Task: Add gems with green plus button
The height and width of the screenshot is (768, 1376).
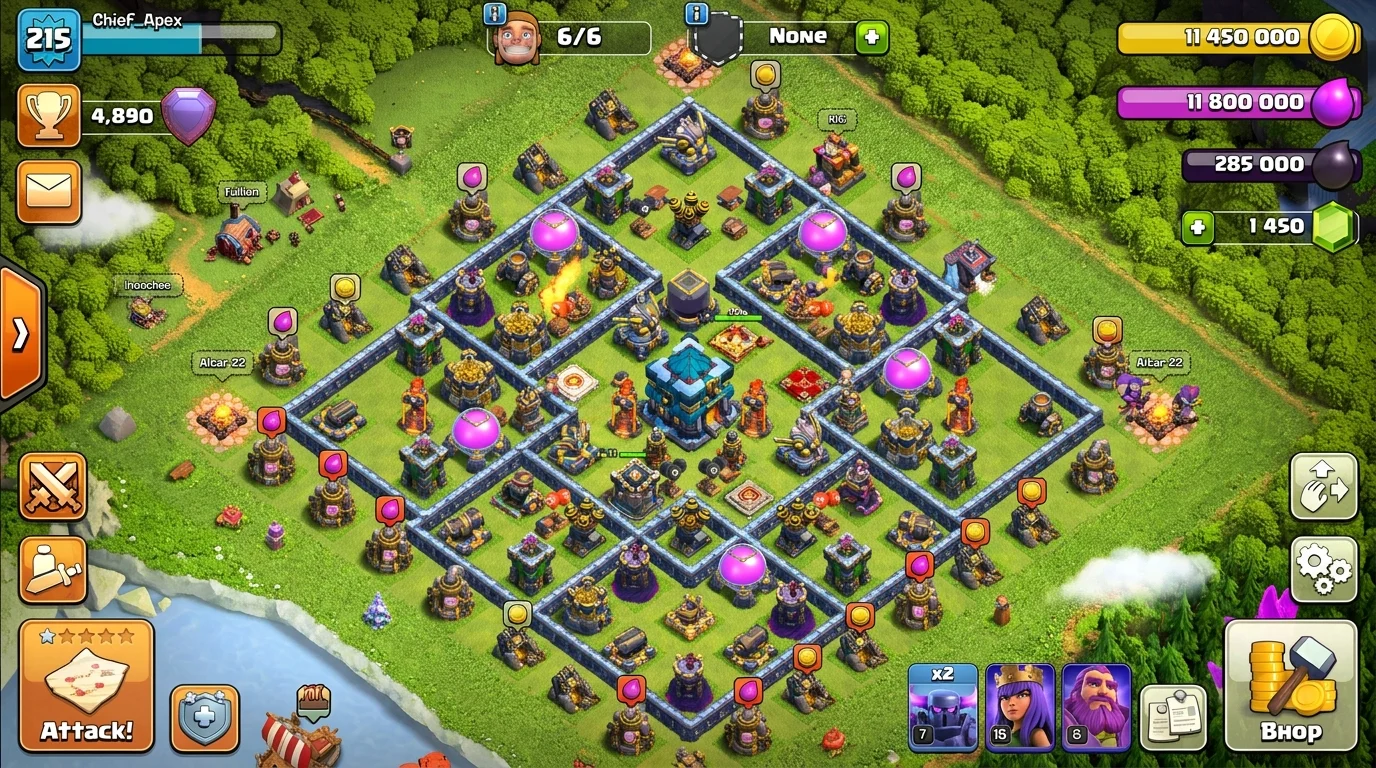Action: pyautogui.click(x=1197, y=227)
